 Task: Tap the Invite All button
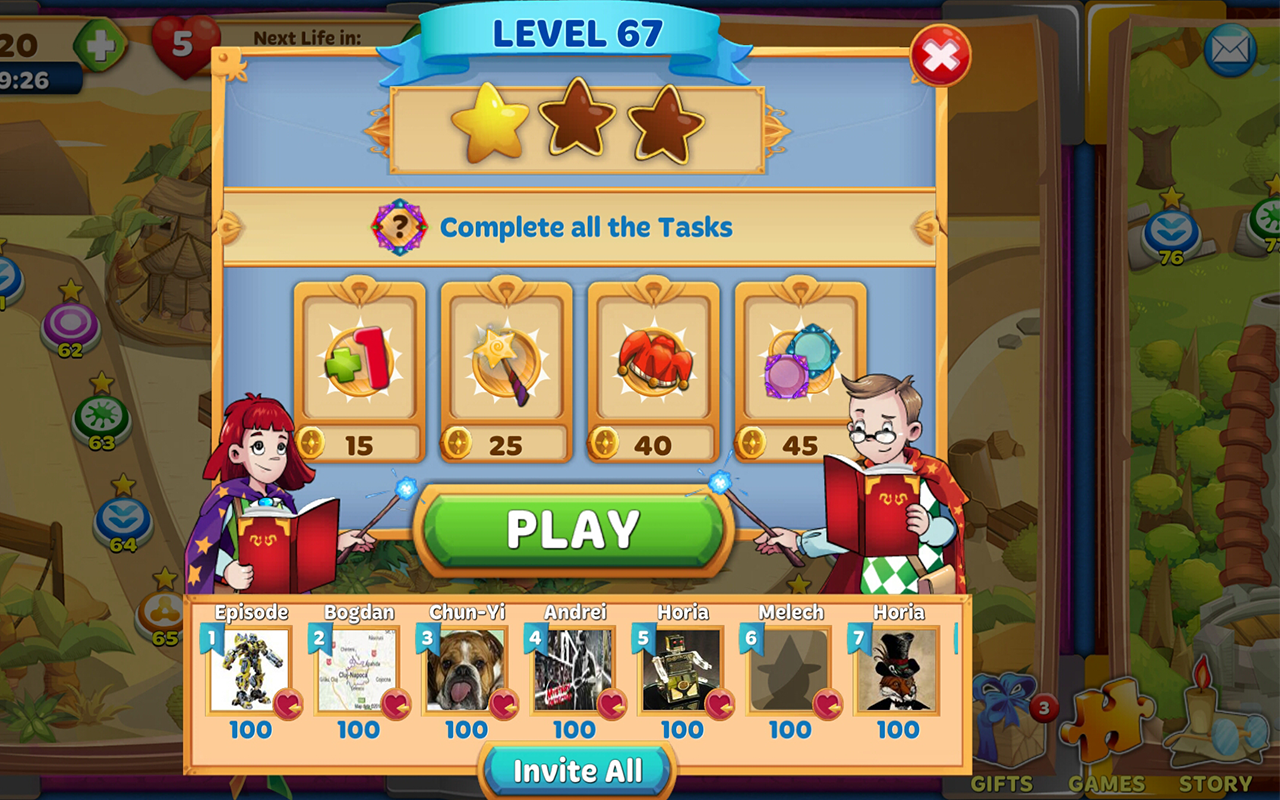[x=578, y=771]
